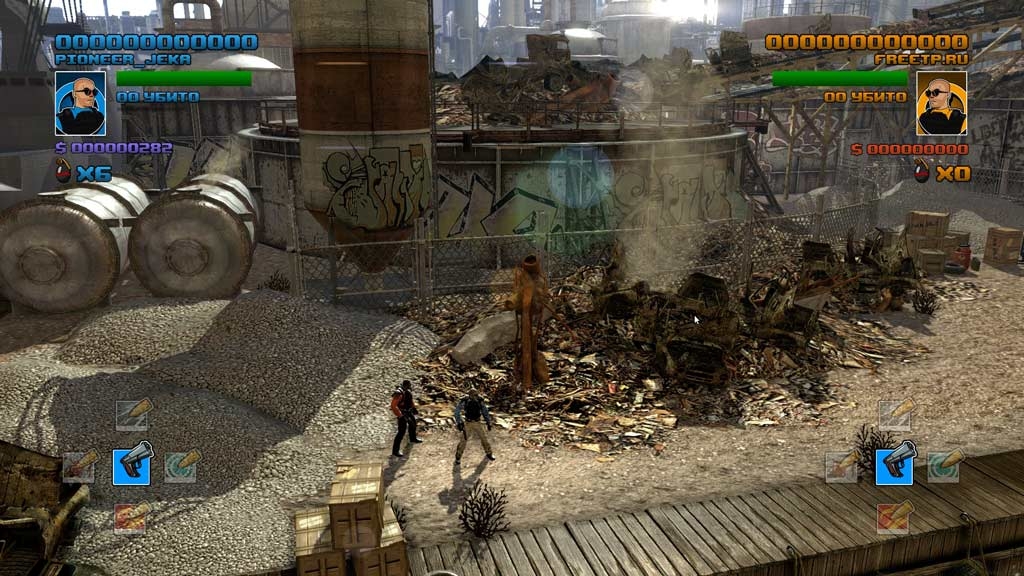
Task: Choose PIONEER_JEKA's teal swirl bullet ammo
Action: [x=181, y=466]
